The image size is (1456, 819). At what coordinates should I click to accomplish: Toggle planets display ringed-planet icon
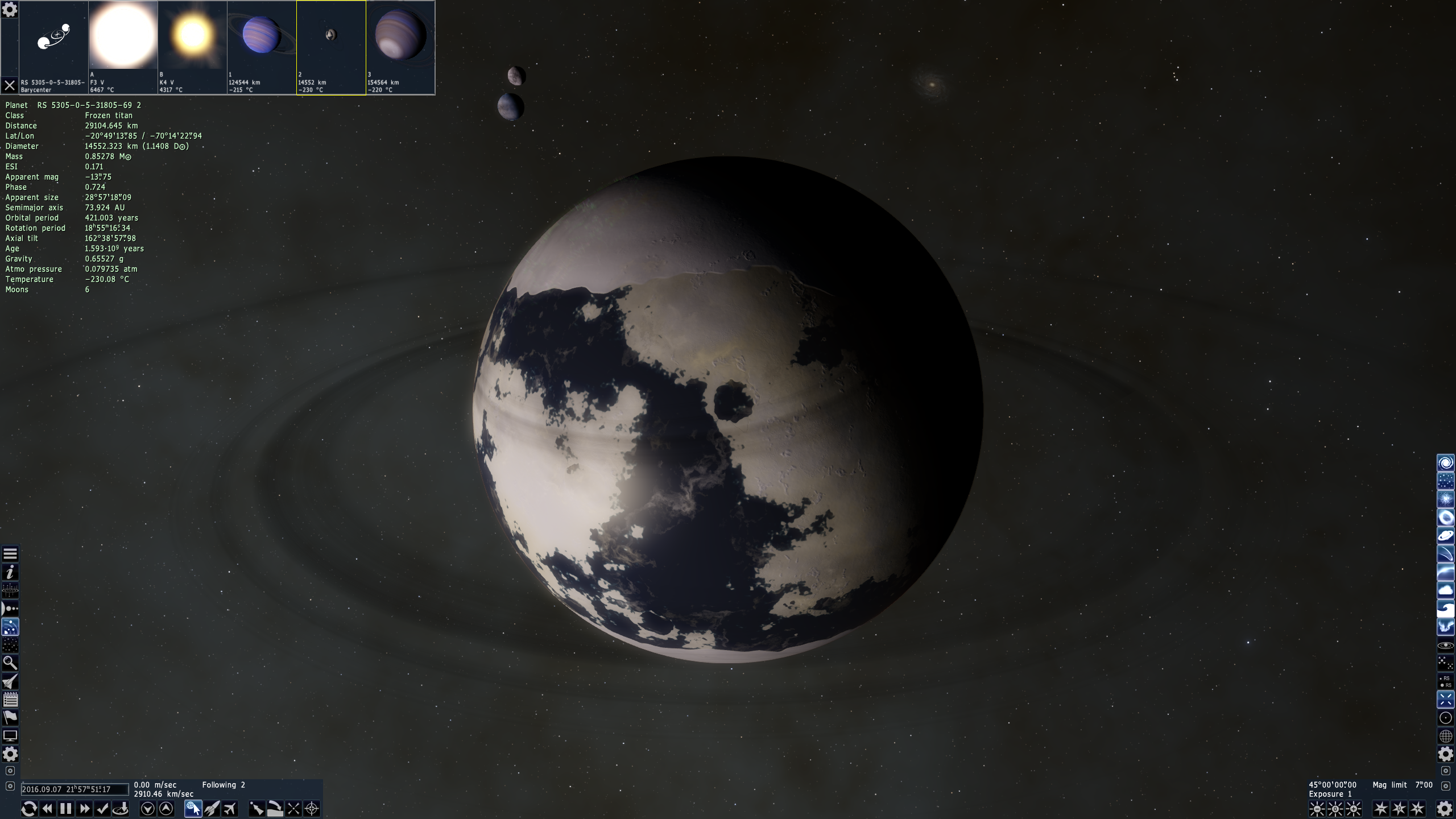coord(1445,536)
